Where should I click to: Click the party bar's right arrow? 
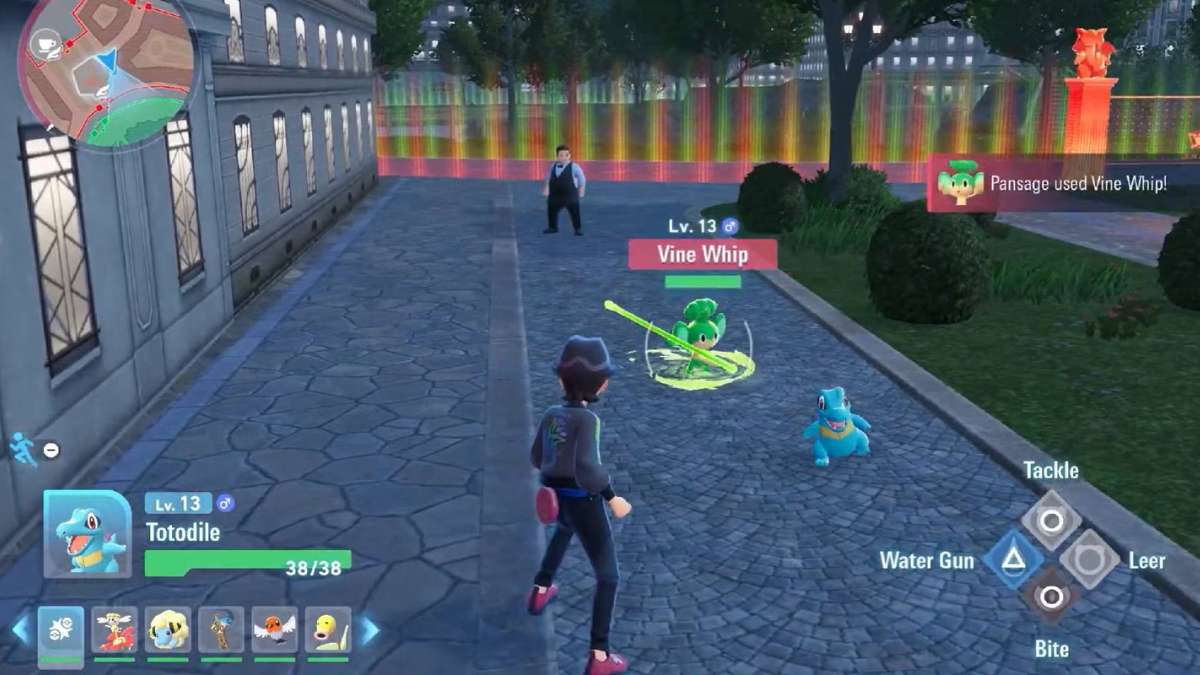(x=369, y=631)
